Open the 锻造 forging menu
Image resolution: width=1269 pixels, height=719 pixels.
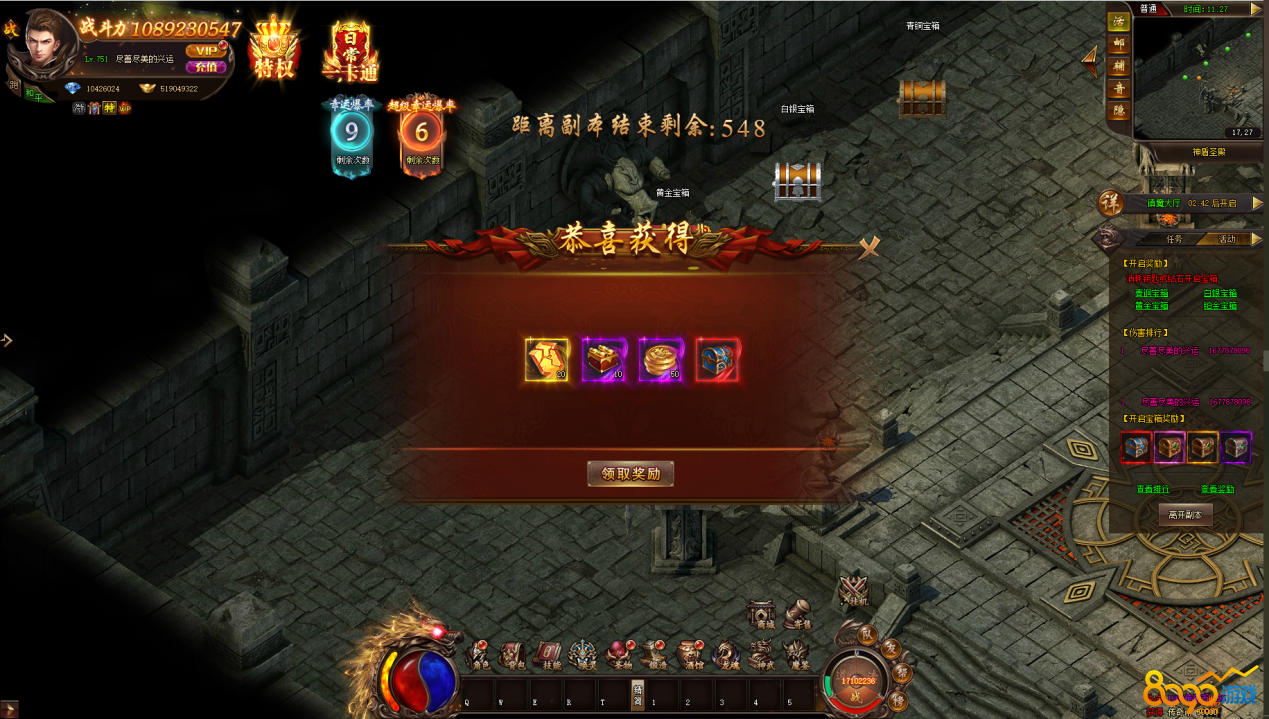tap(655, 656)
